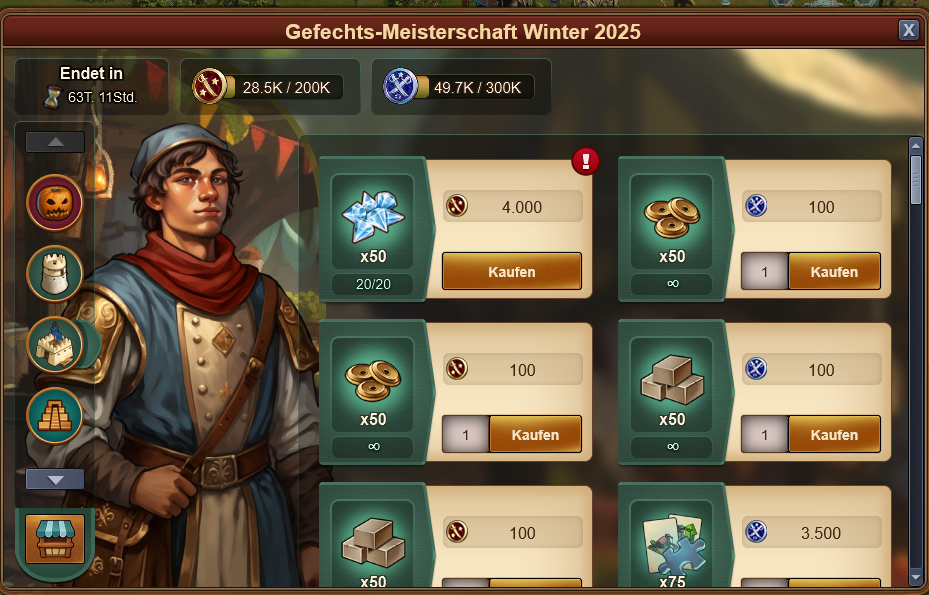Select the white tower category icon
This screenshot has width=929, height=595.
pyautogui.click(x=54, y=273)
